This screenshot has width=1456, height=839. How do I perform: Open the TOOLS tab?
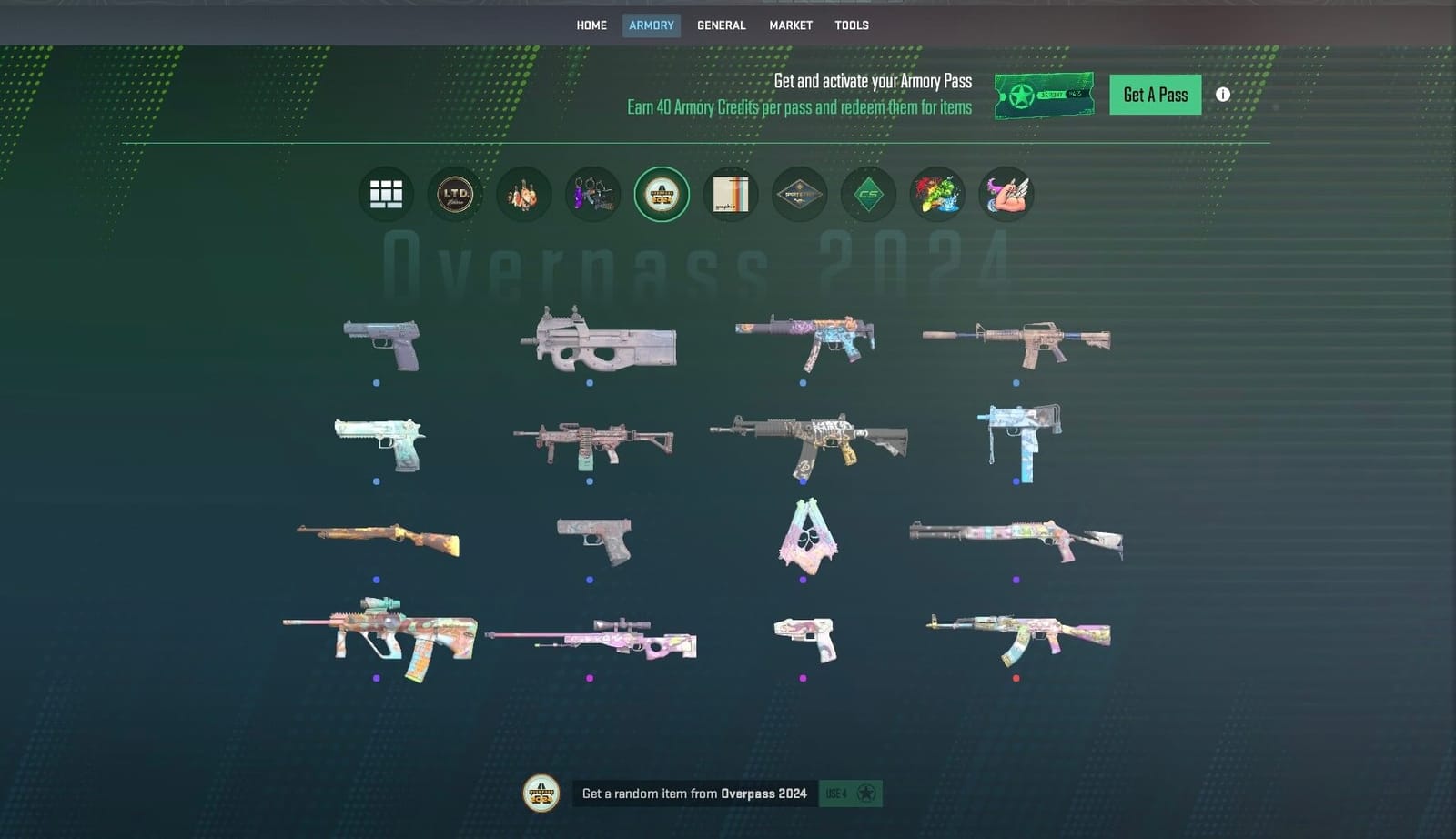852,25
